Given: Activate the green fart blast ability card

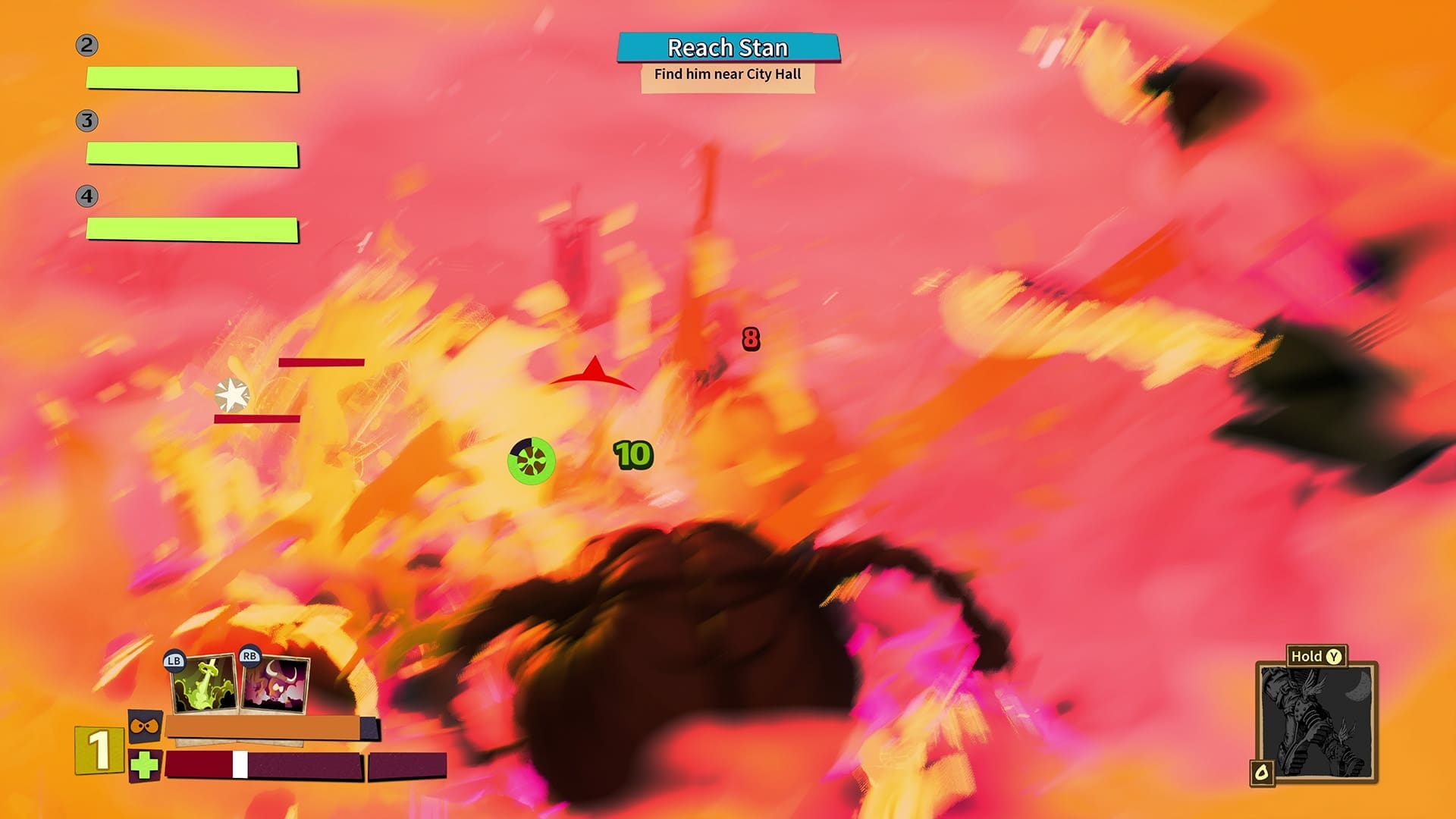Looking at the screenshot, I should (x=202, y=685).
